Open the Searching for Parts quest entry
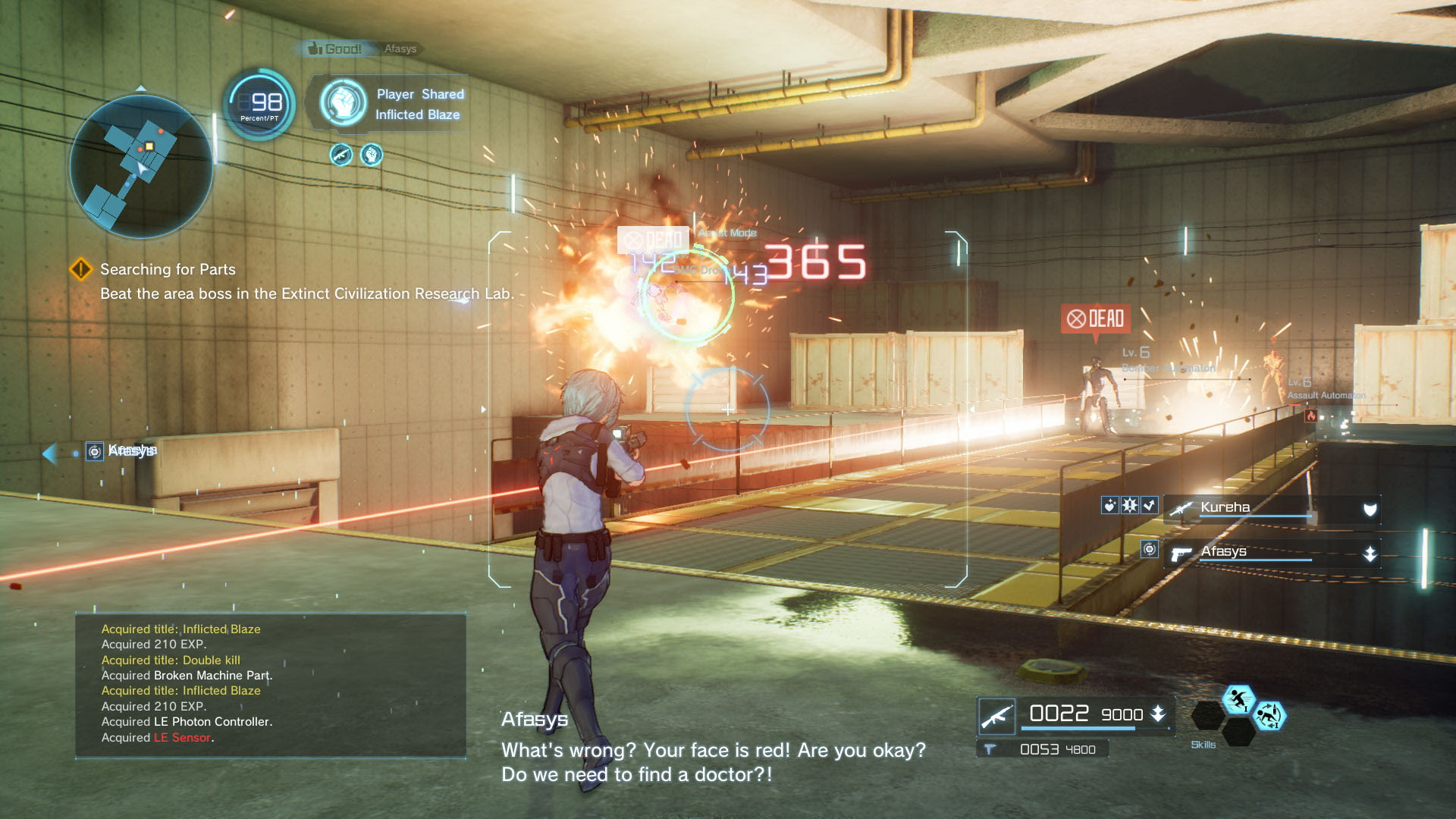This screenshot has height=819, width=1456. 167,270
